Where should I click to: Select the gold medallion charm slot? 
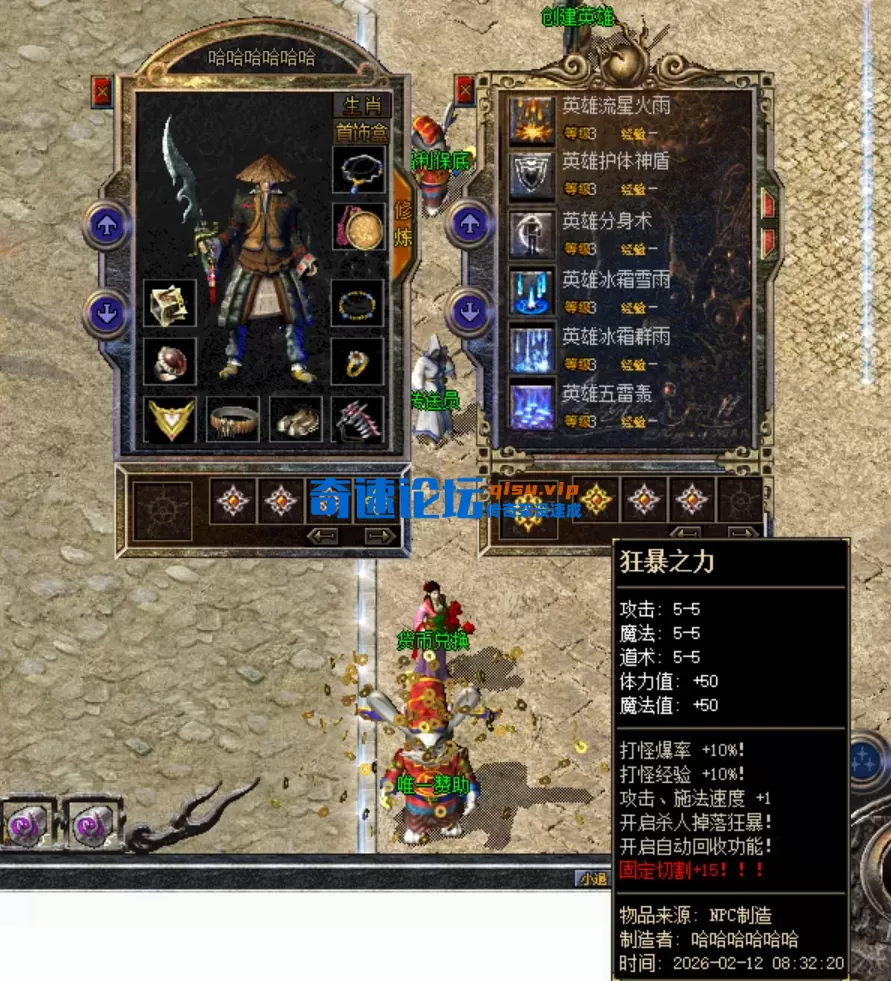[x=358, y=228]
